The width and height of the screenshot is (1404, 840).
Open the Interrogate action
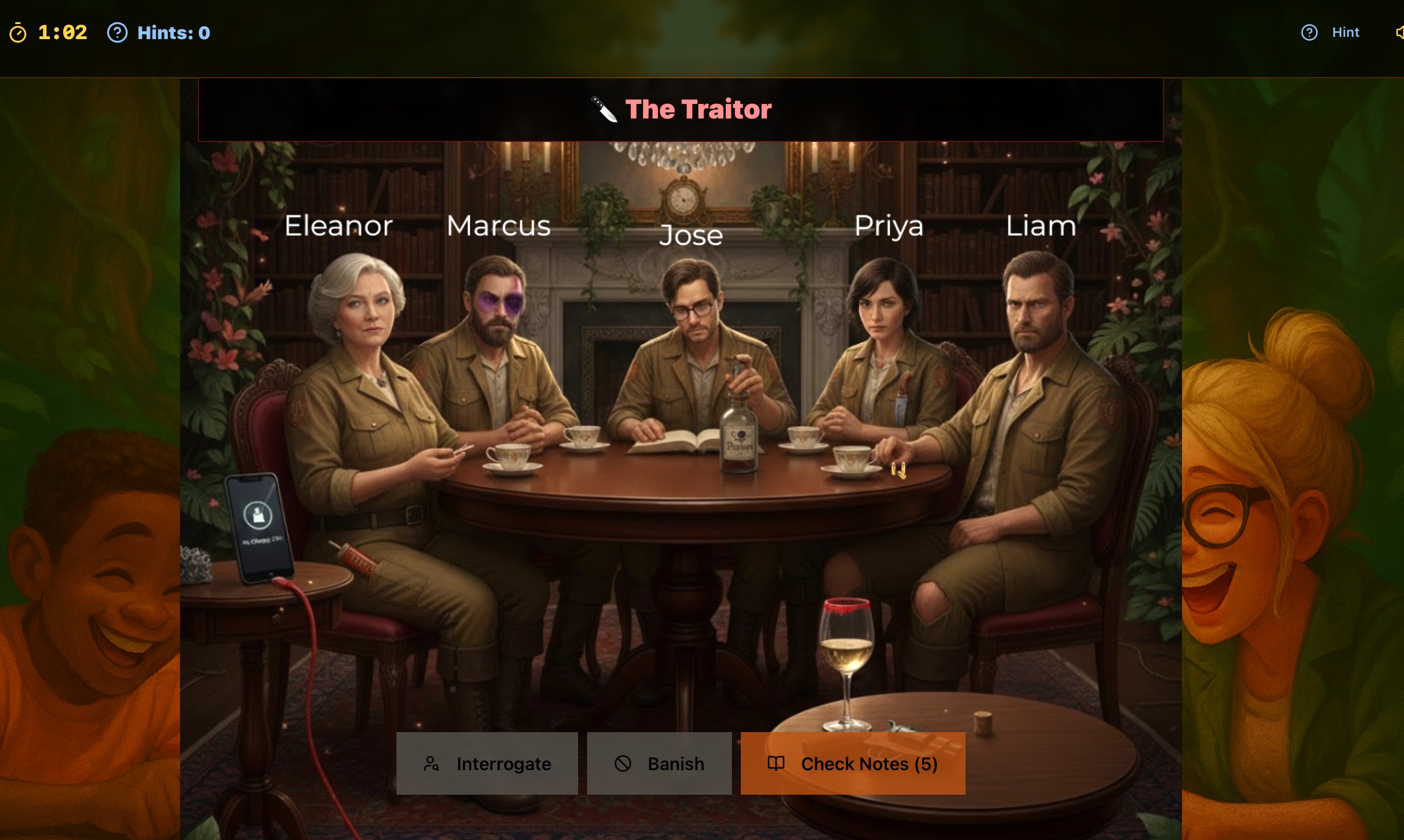487,763
